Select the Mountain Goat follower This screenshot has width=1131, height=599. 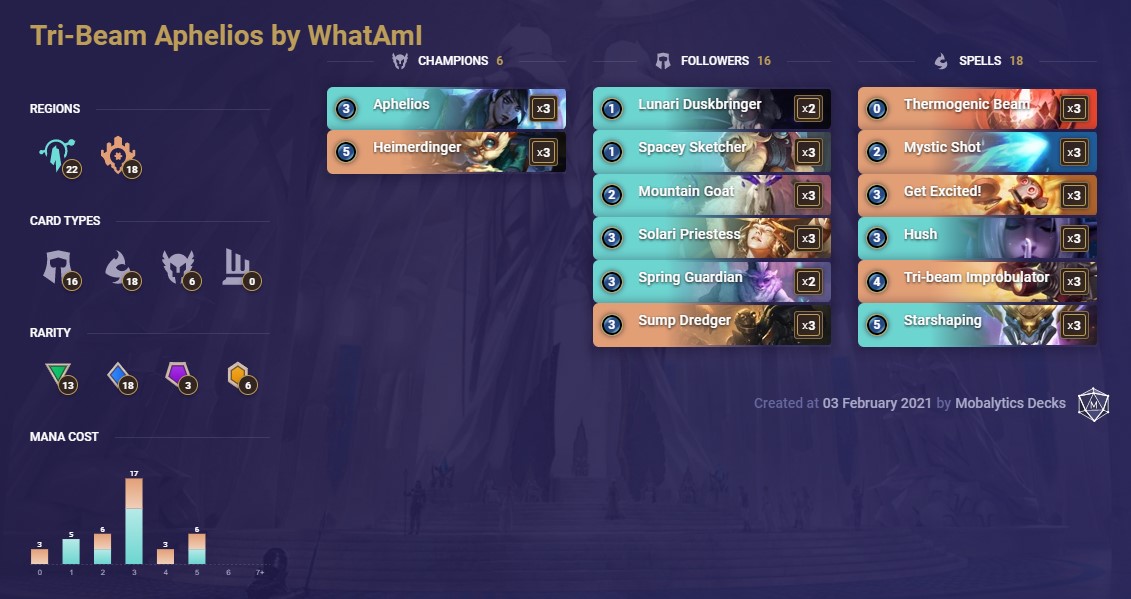[x=711, y=195]
